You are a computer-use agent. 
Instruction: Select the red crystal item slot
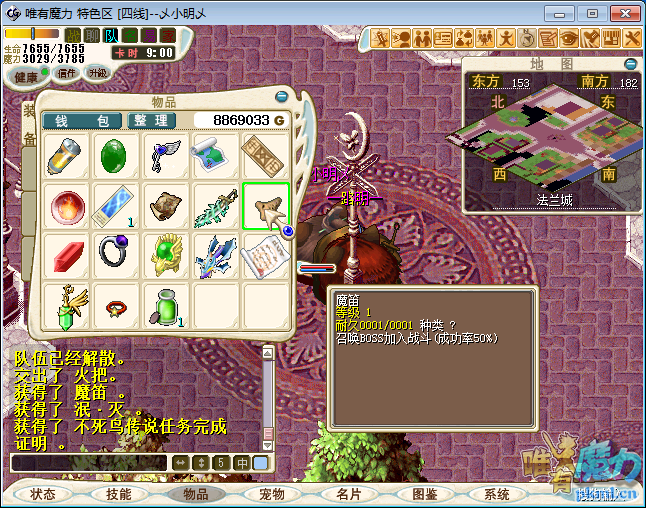tap(67, 256)
